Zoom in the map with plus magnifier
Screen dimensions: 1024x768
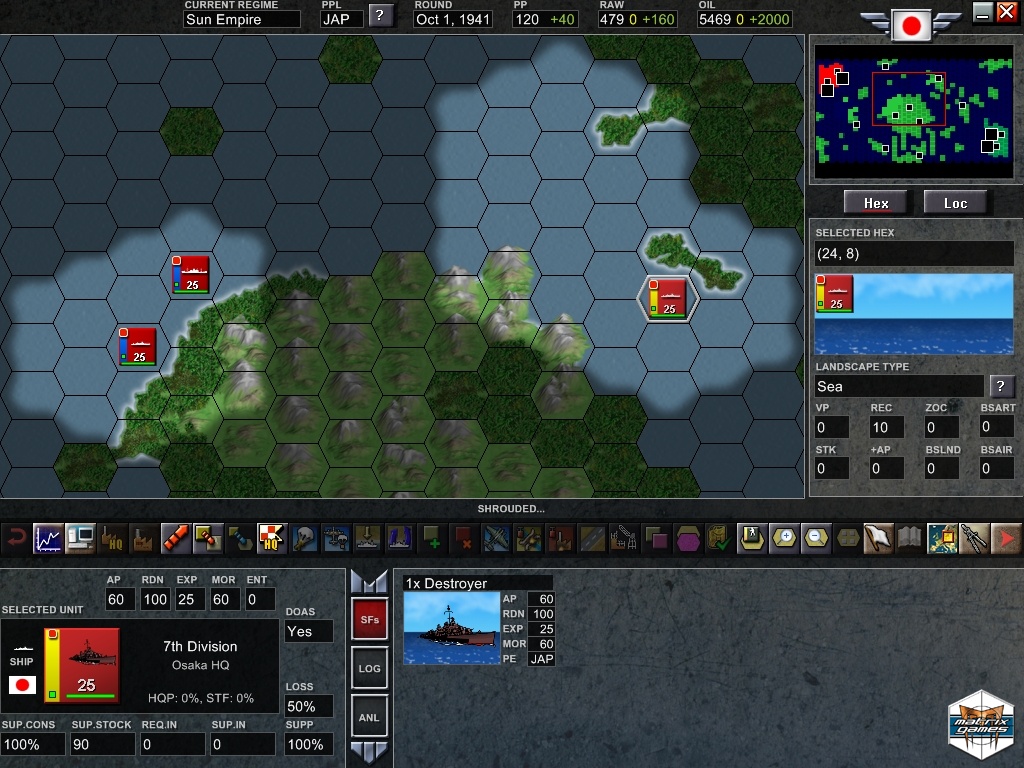[x=785, y=538]
